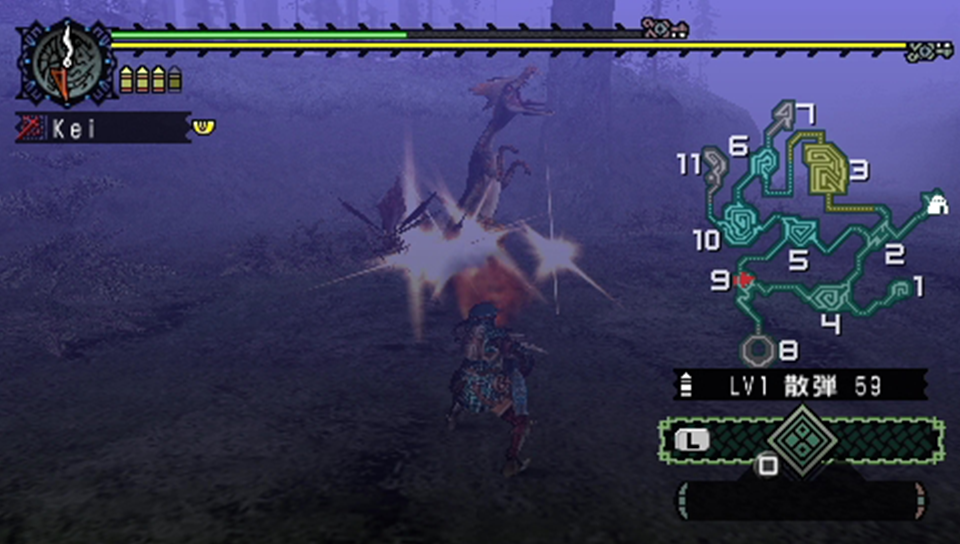Click the red player marker on minimap
Image resolution: width=960 pixels, height=544 pixels.
pyautogui.click(x=744, y=282)
